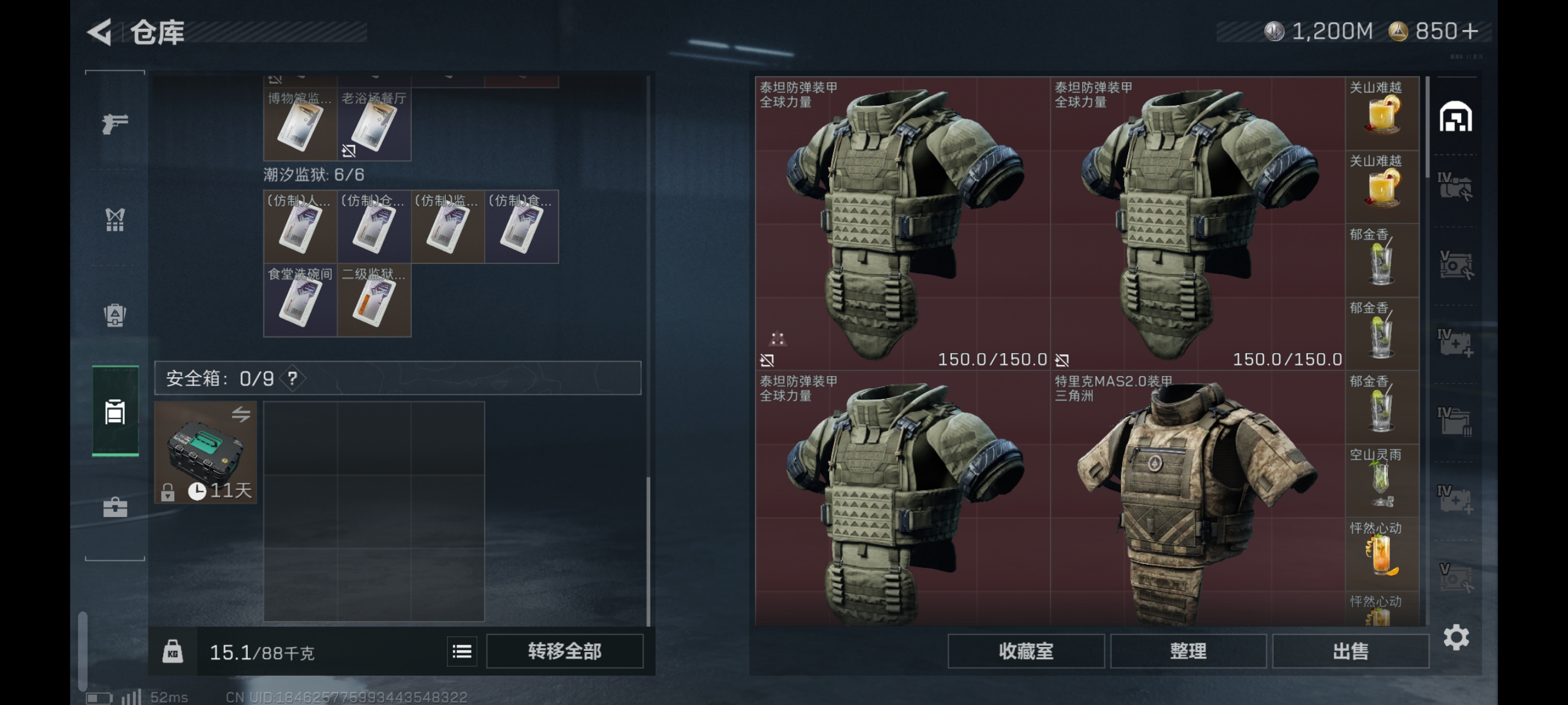Select the 特里克MAS2.0装甲 armor

point(1196,499)
